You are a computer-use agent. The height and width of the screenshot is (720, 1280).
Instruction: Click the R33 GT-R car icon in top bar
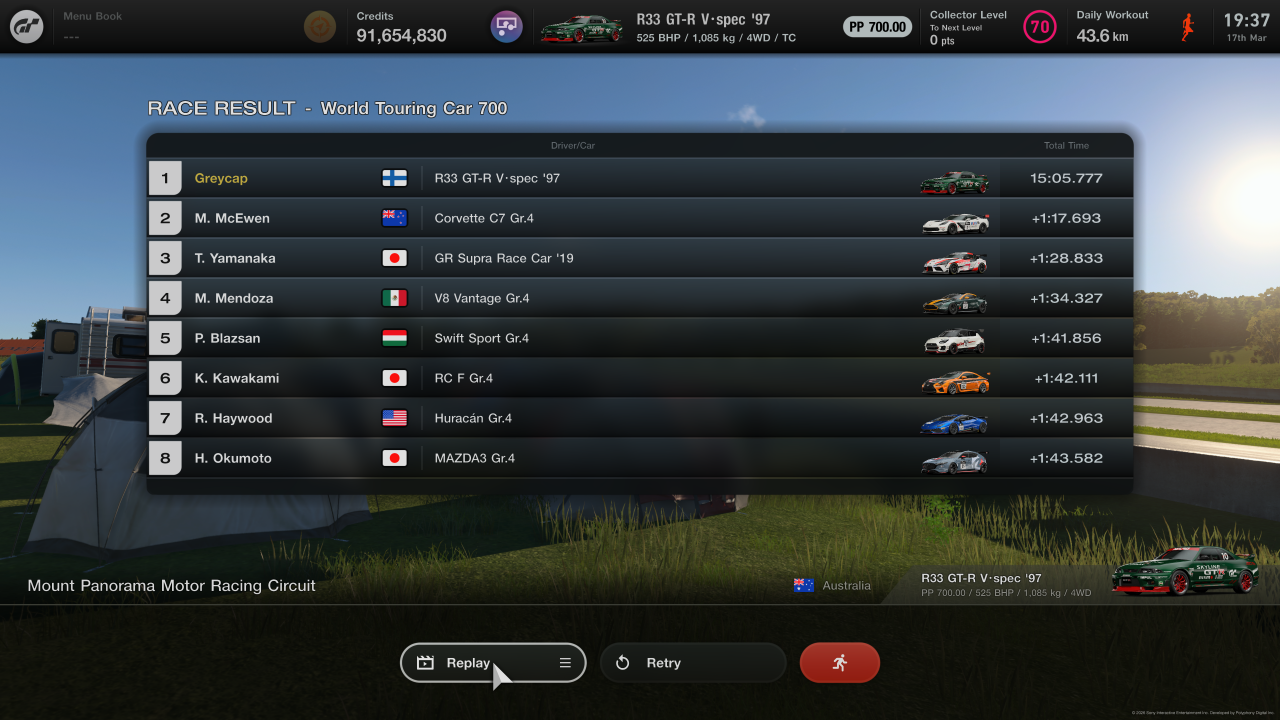(x=581, y=27)
